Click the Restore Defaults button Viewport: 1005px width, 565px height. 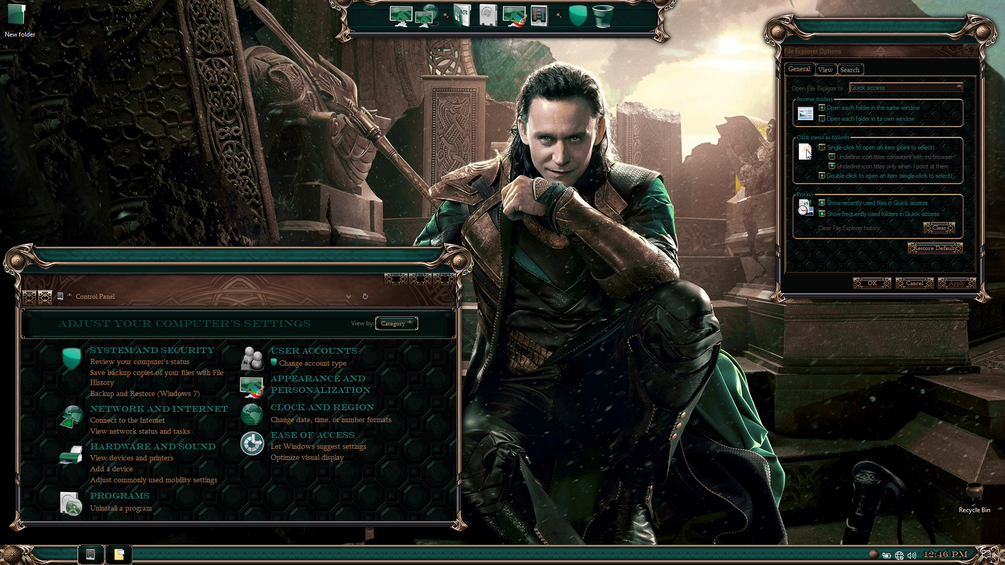point(935,248)
